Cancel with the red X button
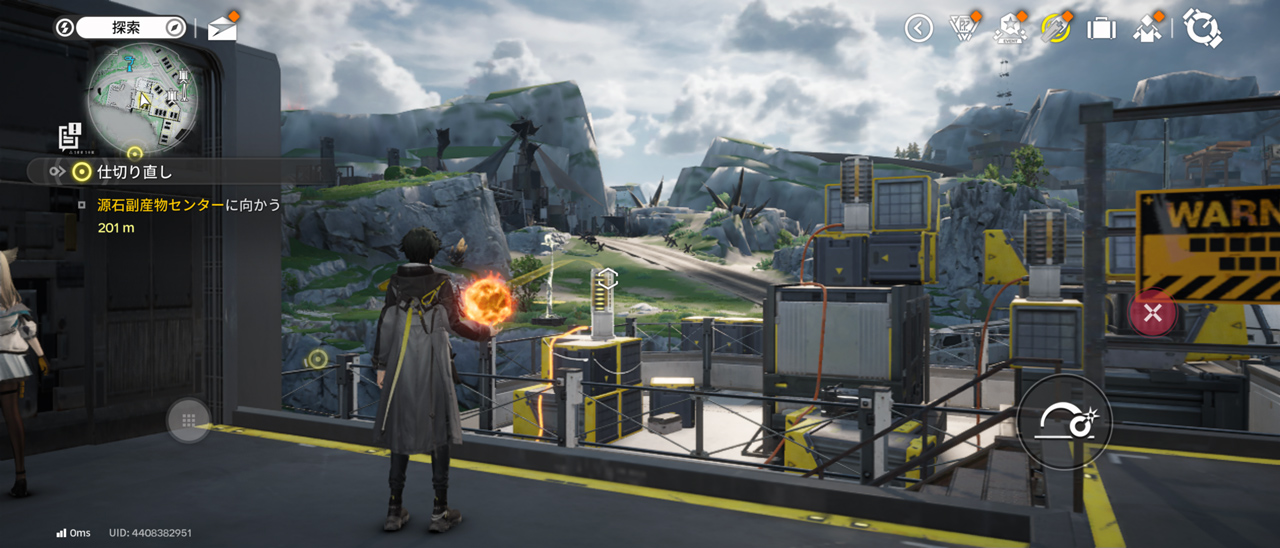 tap(1152, 314)
